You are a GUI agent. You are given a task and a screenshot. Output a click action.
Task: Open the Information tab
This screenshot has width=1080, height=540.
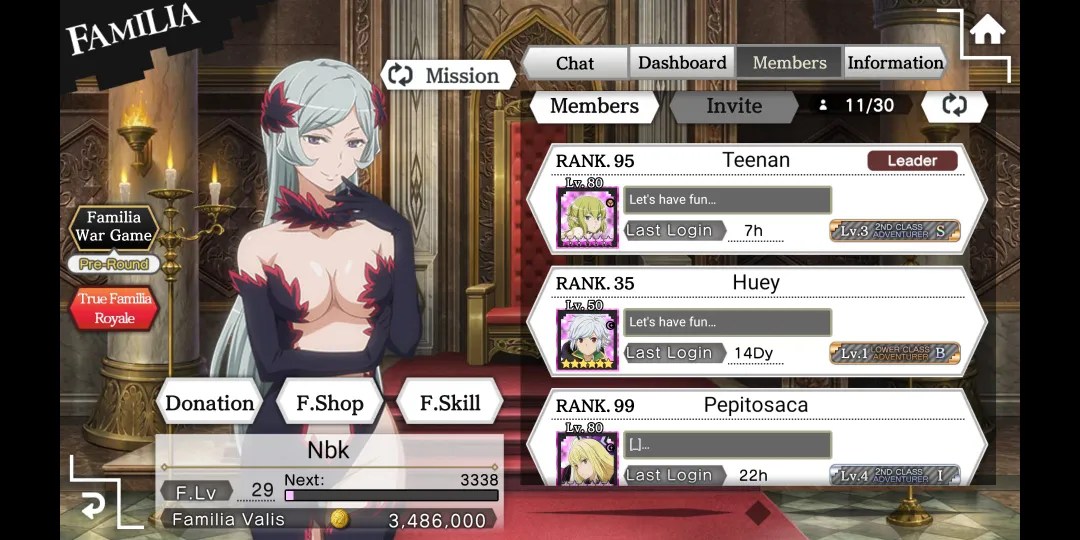(895, 63)
